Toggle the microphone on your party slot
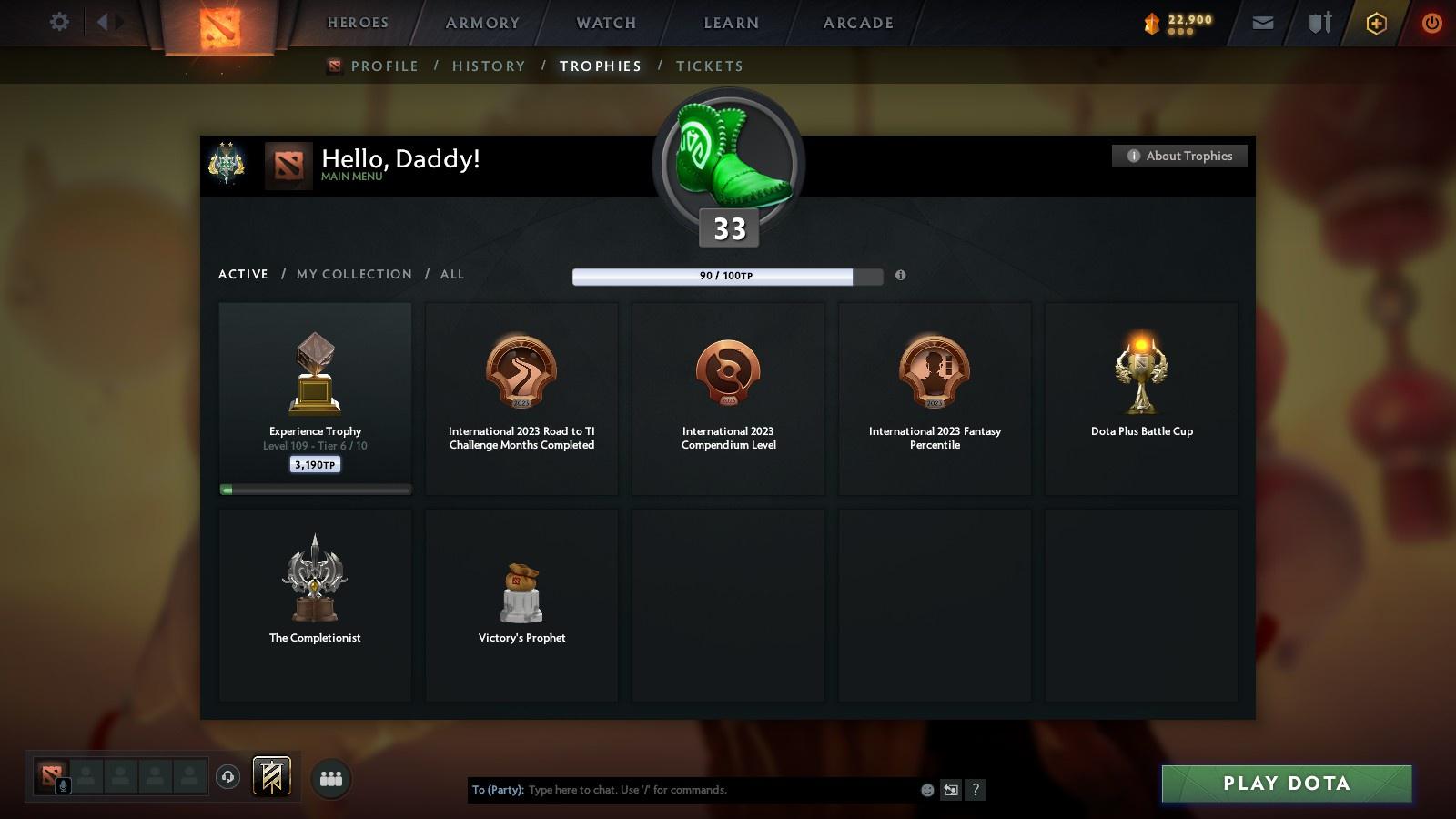This screenshot has height=819, width=1456. [x=61, y=784]
